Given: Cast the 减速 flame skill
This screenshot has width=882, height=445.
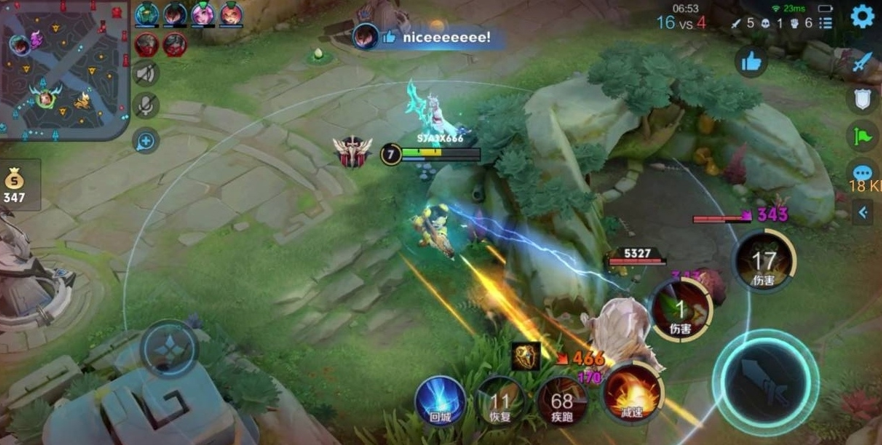Looking at the screenshot, I should 633,393.
